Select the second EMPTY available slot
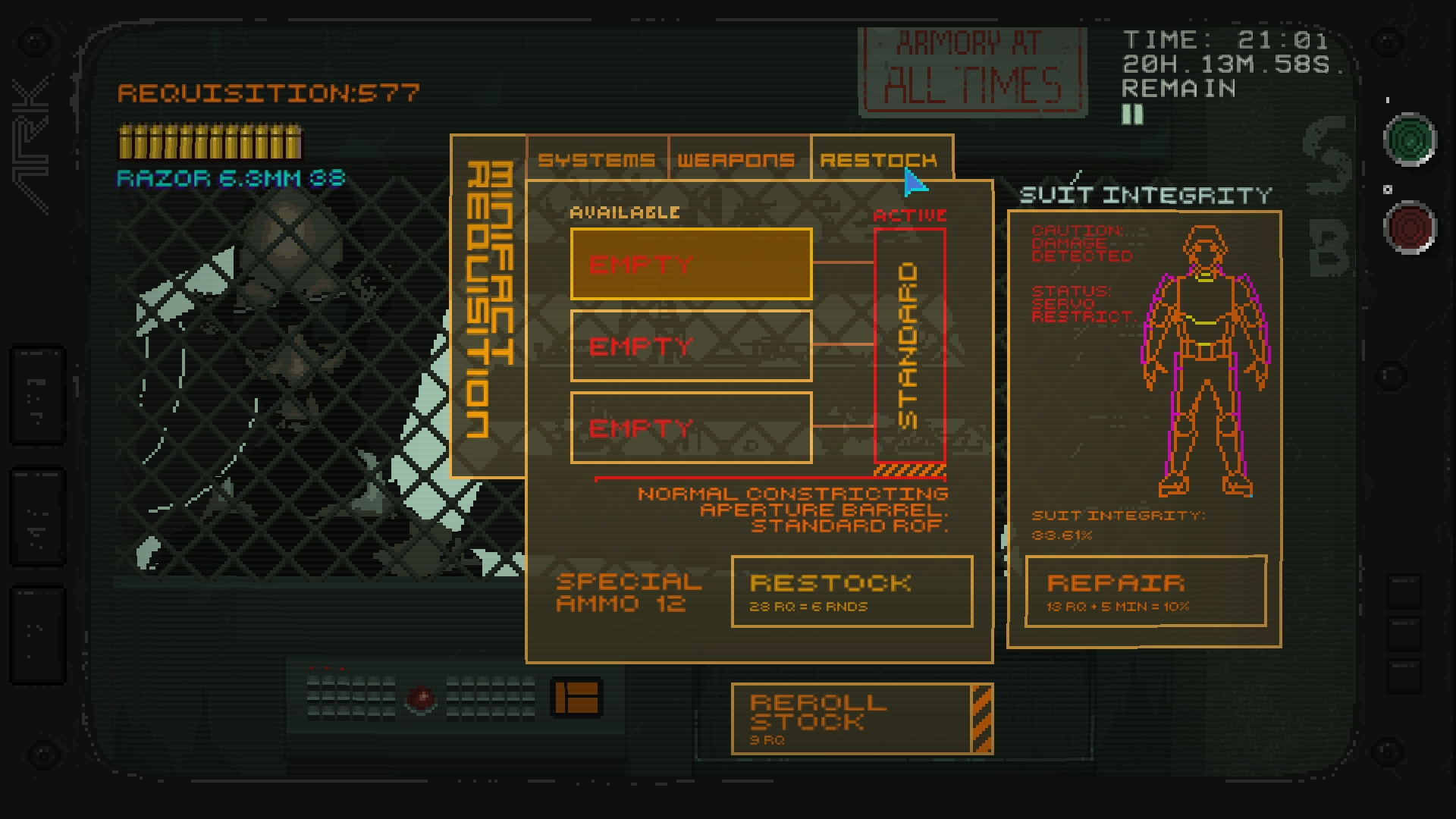The height and width of the screenshot is (819, 1456). pyautogui.click(x=690, y=345)
